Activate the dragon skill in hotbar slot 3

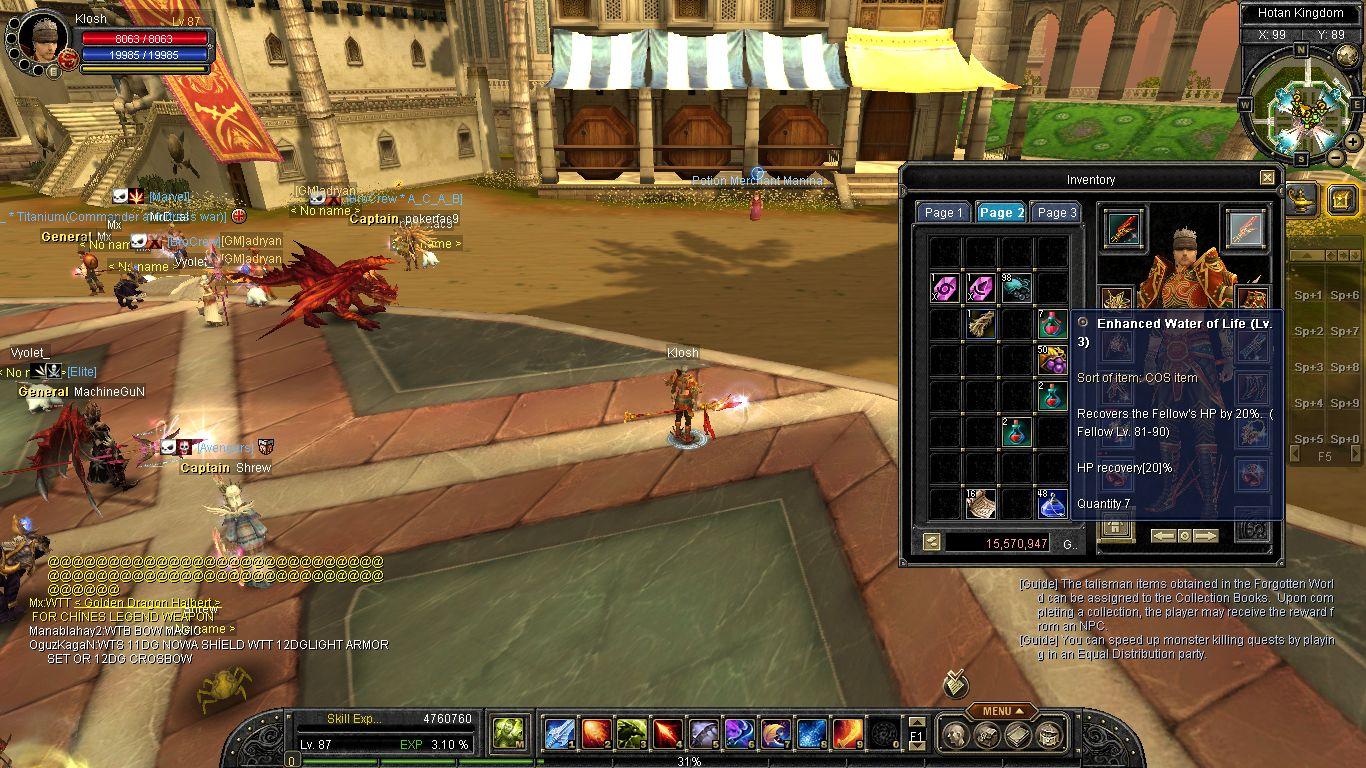(630, 734)
